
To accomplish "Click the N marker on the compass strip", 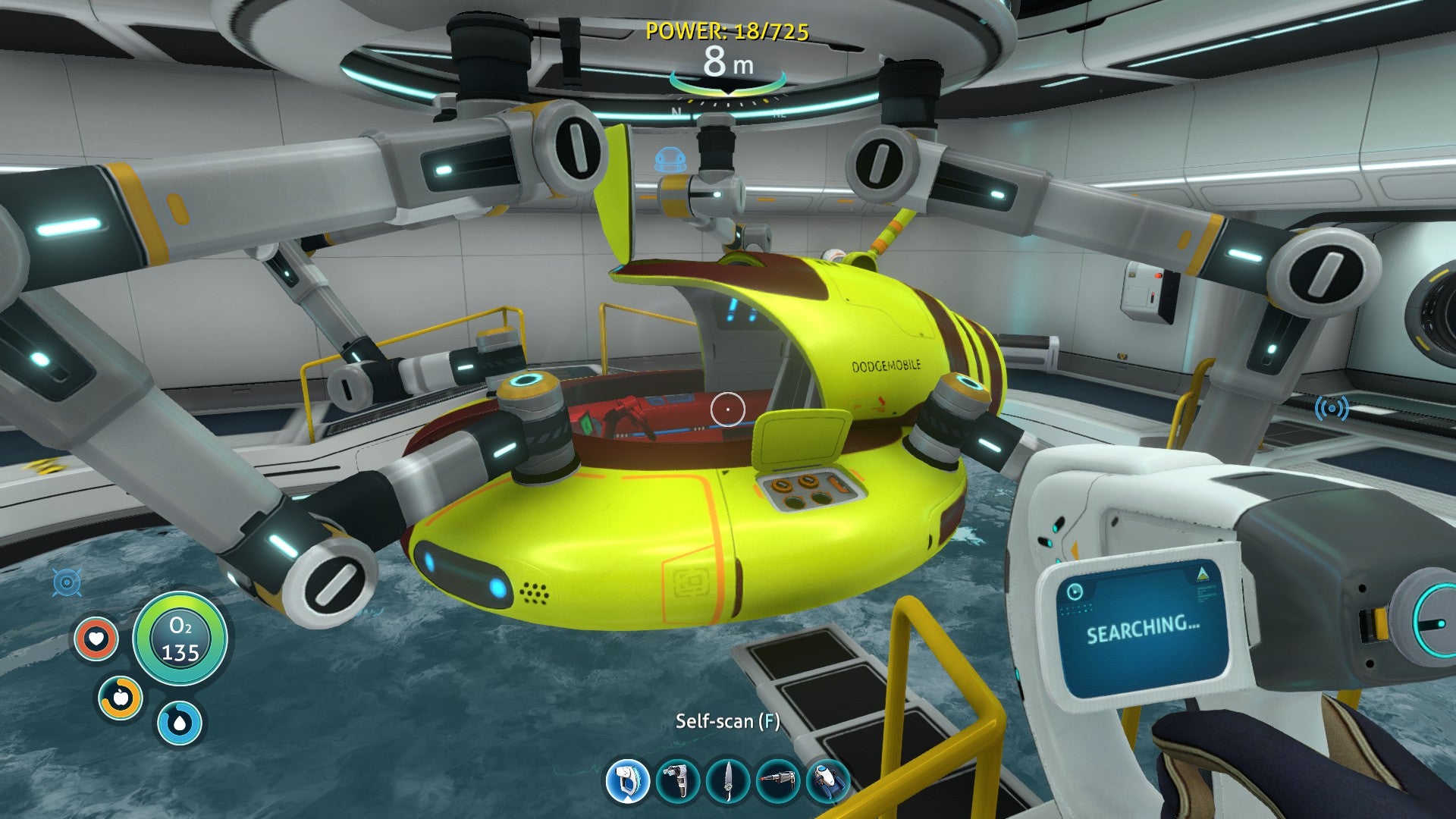I will coord(677,110).
